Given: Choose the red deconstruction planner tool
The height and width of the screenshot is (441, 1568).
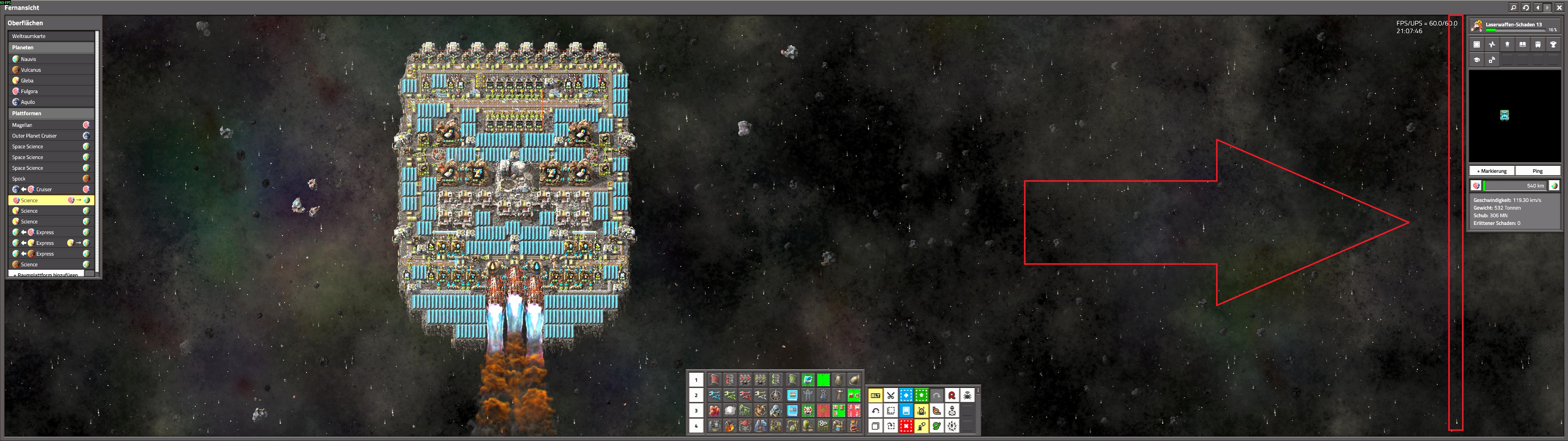Looking at the screenshot, I should pyautogui.click(x=906, y=426).
